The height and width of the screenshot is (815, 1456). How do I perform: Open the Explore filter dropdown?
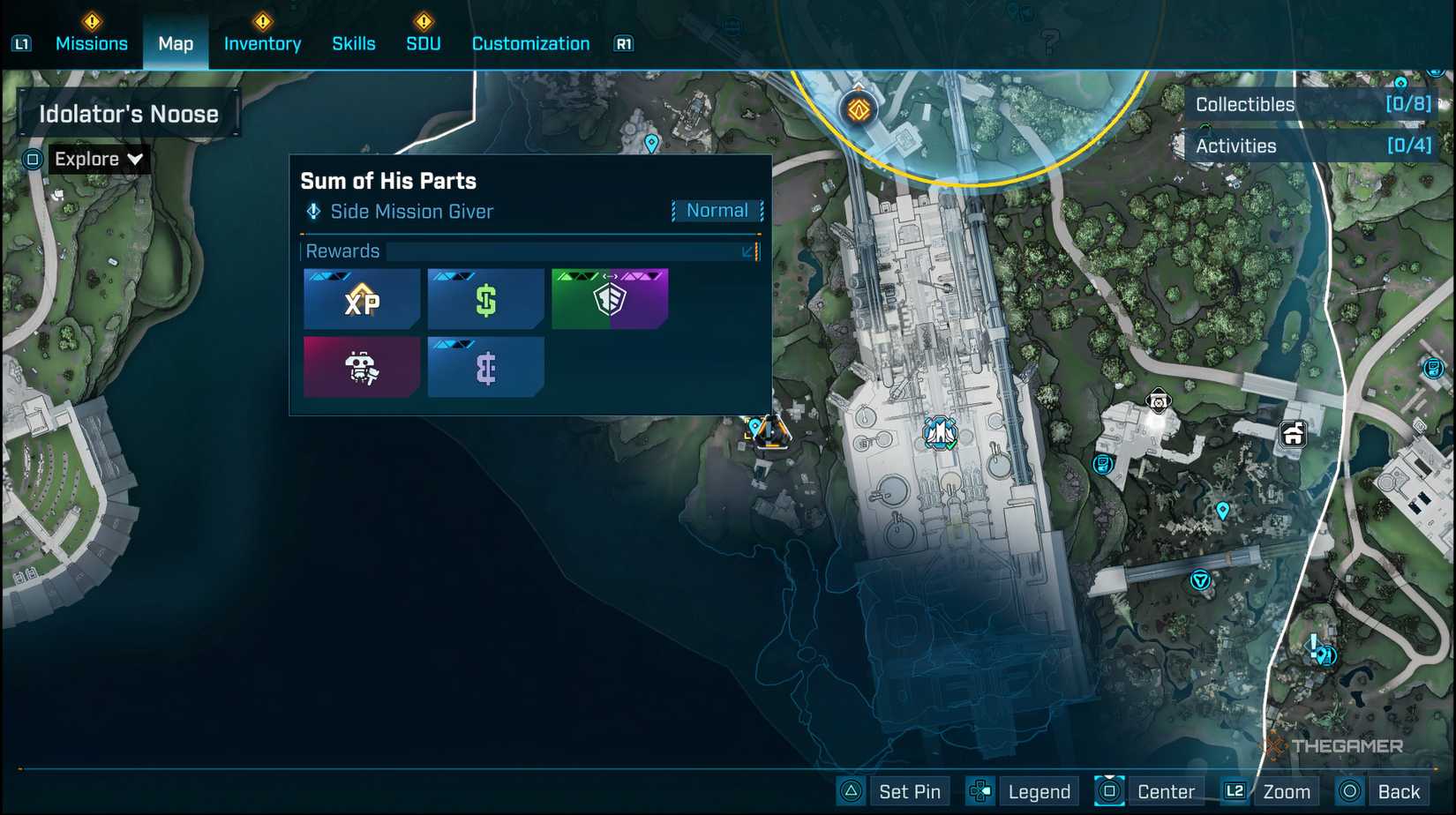coord(98,159)
